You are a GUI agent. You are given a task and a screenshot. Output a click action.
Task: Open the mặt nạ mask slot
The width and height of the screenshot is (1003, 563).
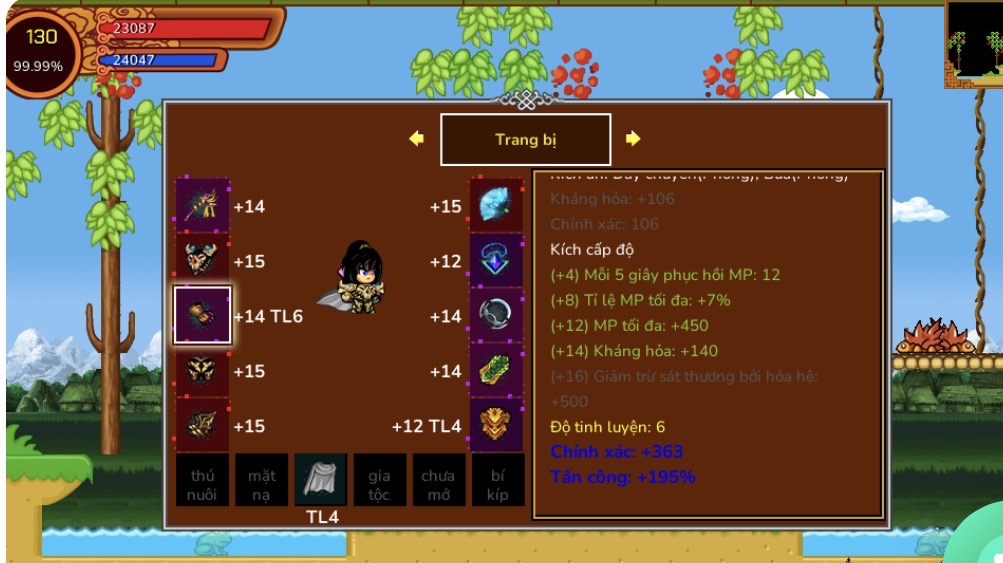tap(262, 480)
